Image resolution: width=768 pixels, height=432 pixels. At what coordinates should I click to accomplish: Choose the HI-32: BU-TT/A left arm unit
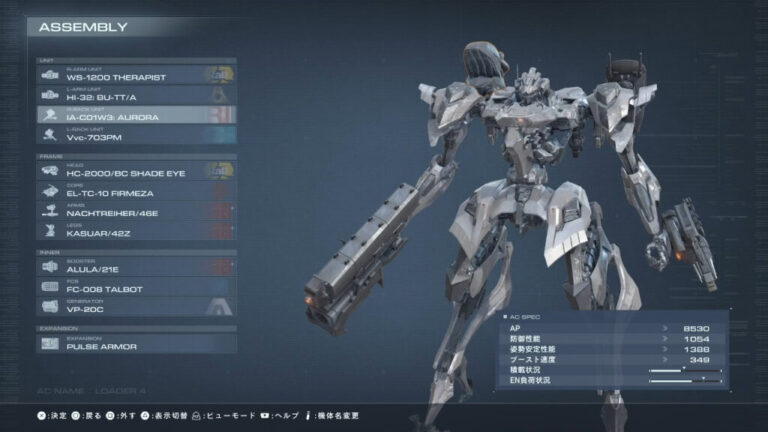pyautogui.click(x=136, y=95)
